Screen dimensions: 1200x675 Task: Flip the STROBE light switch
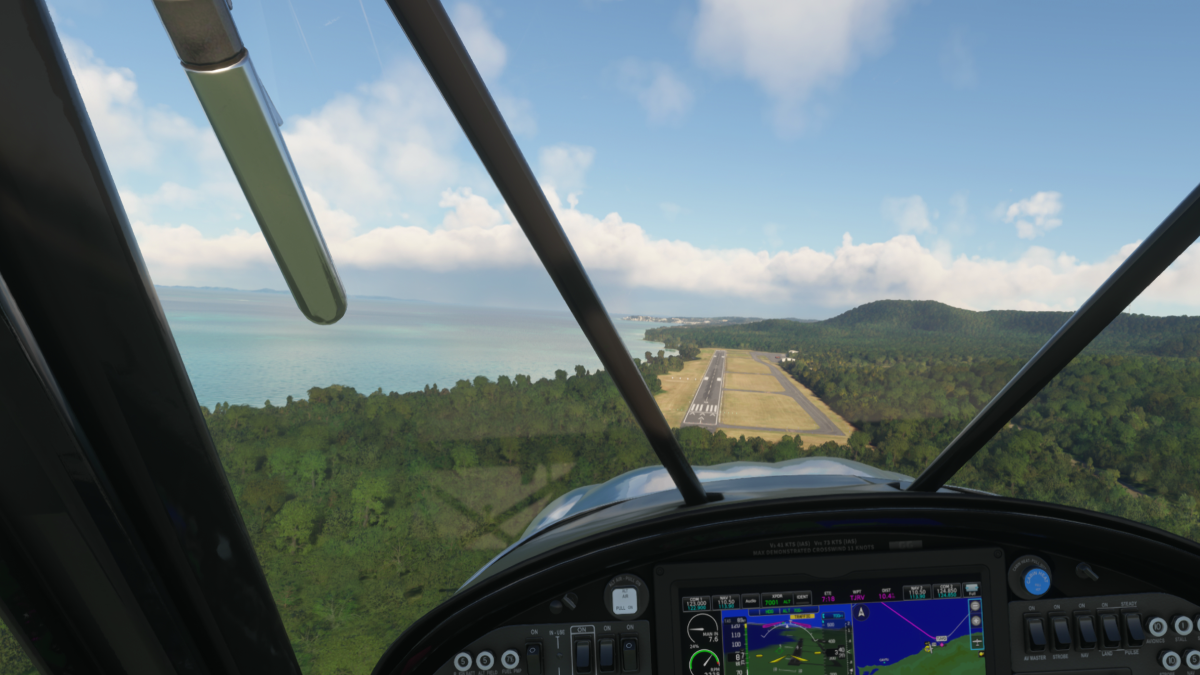[1061, 632]
